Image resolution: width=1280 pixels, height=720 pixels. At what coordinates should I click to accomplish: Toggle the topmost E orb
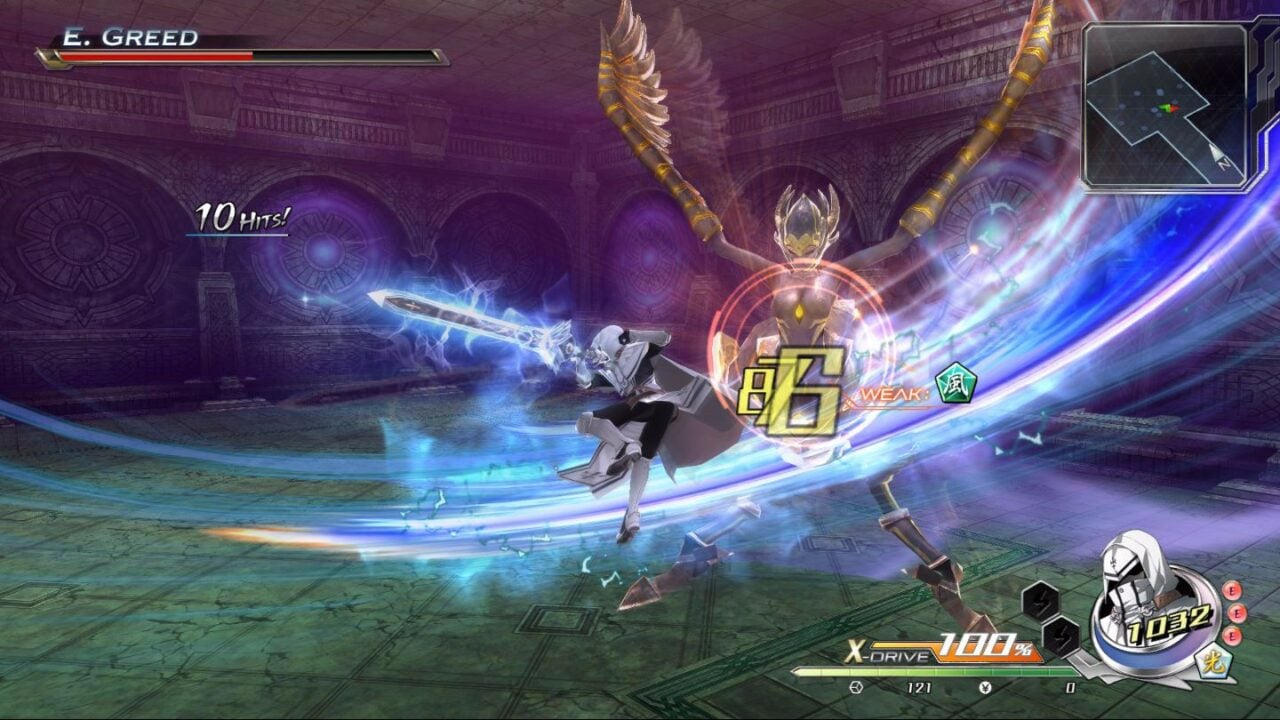tap(1231, 592)
